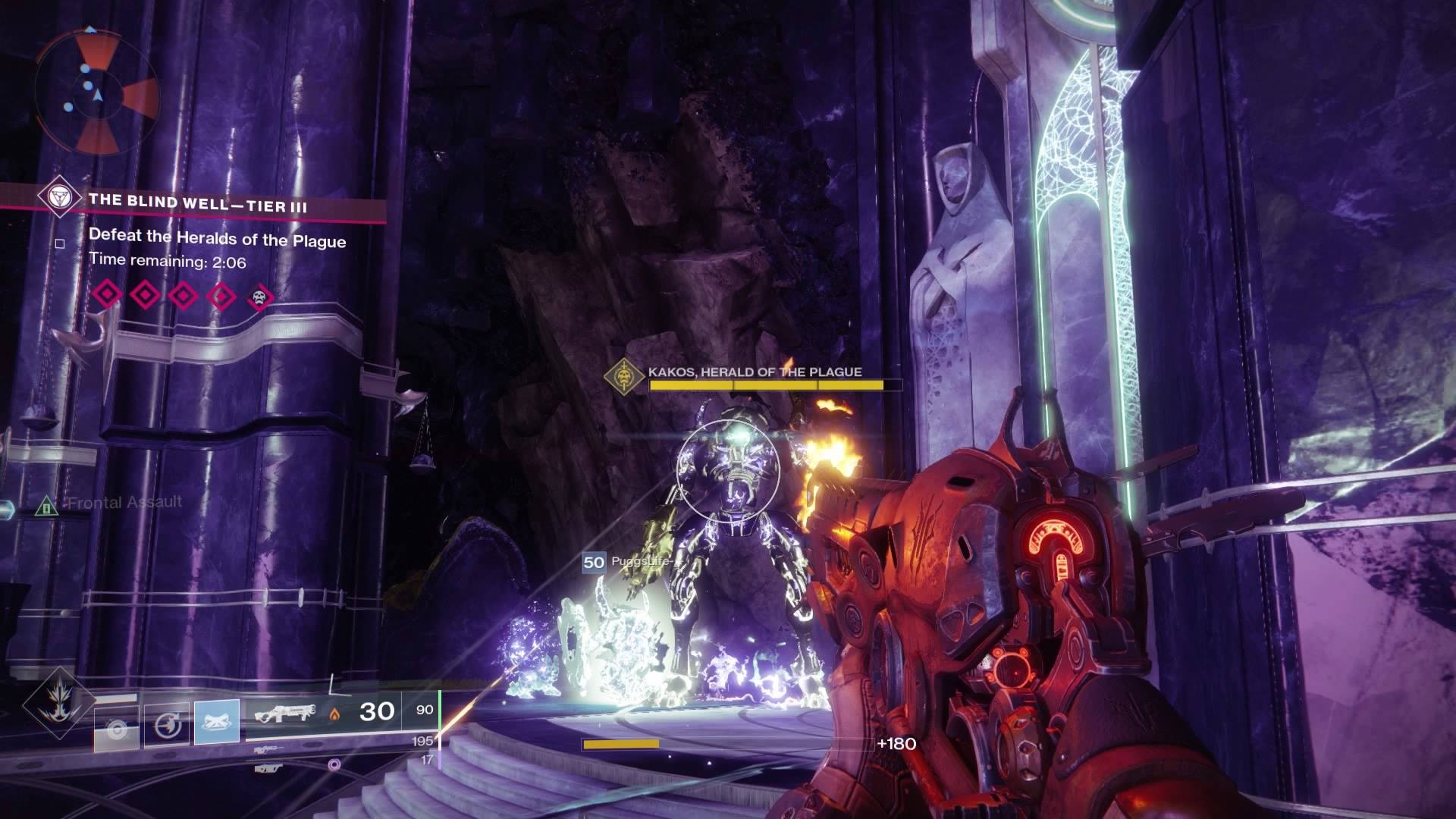Select The Blind Well Tier III event header

[198, 203]
